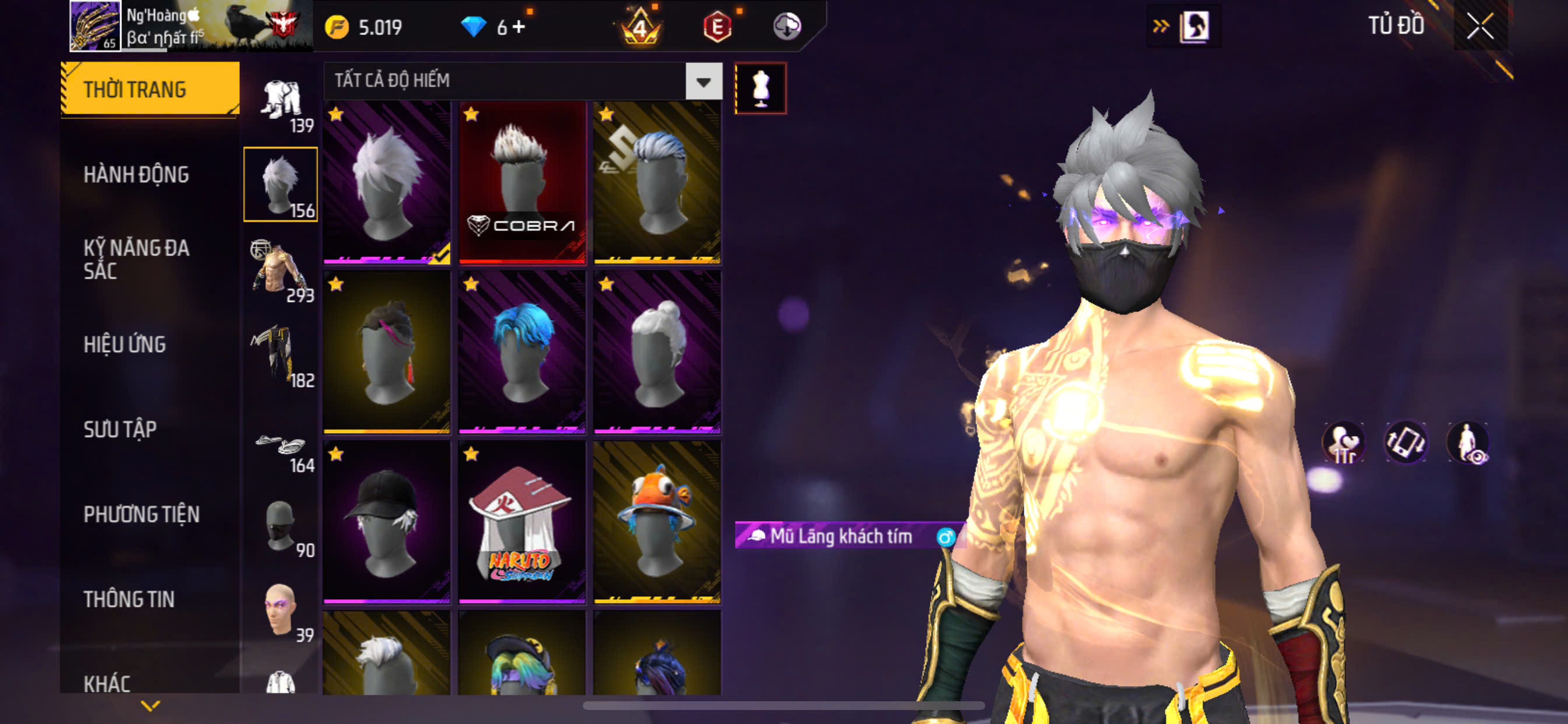The width and height of the screenshot is (1568, 724).
Task: Open the Phương Tiện tab
Action: [x=141, y=515]
